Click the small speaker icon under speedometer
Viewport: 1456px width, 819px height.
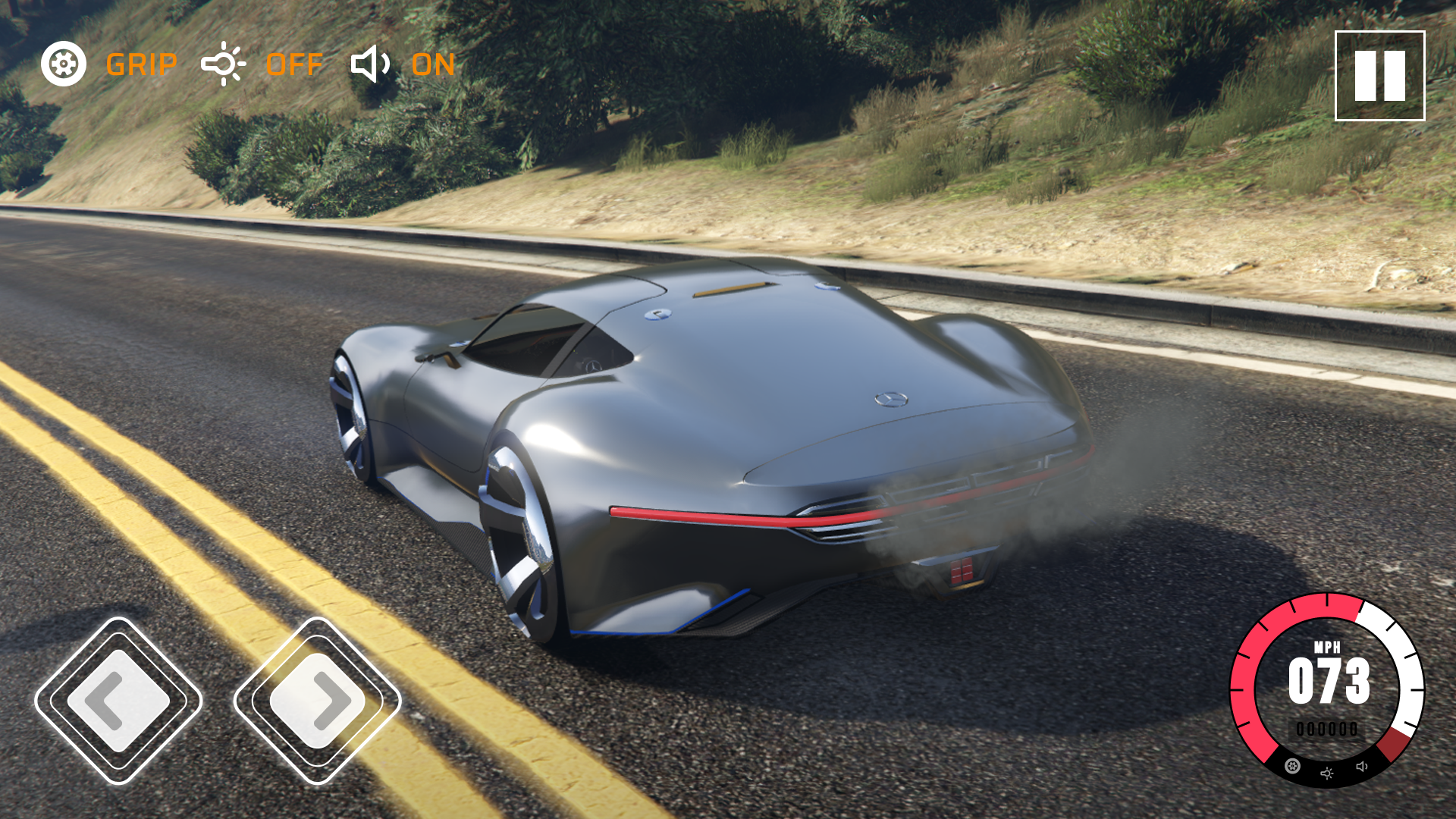coord(1362,767)
